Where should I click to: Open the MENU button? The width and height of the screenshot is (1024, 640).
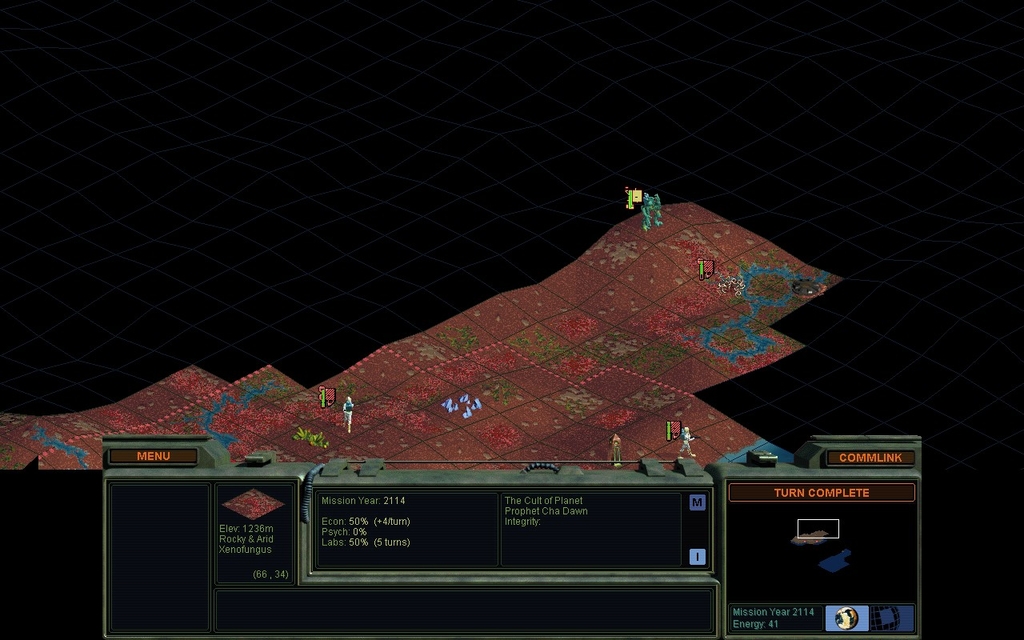[x=153, y=456]
